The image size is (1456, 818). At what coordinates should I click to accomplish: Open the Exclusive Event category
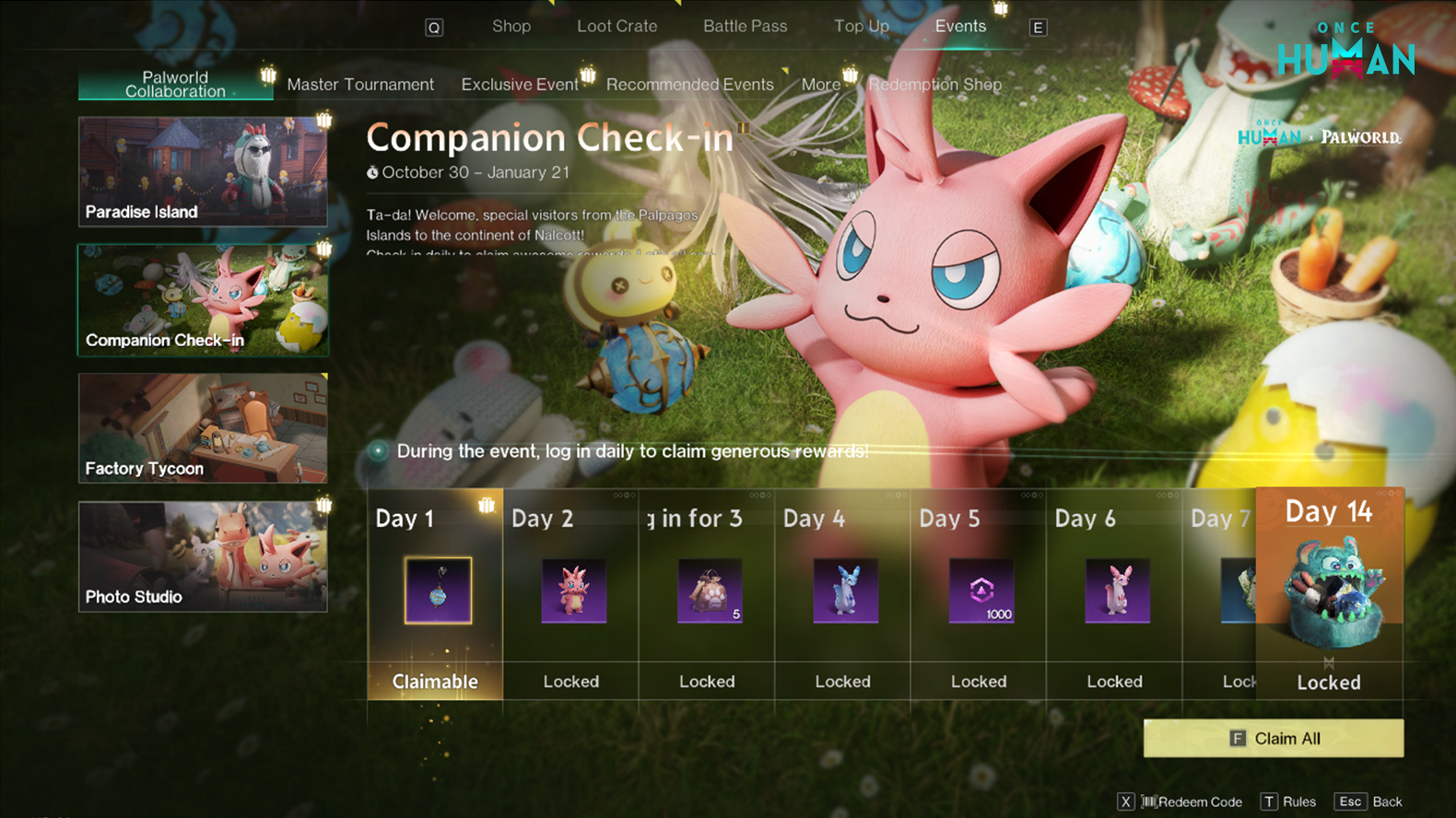point(520,85)
